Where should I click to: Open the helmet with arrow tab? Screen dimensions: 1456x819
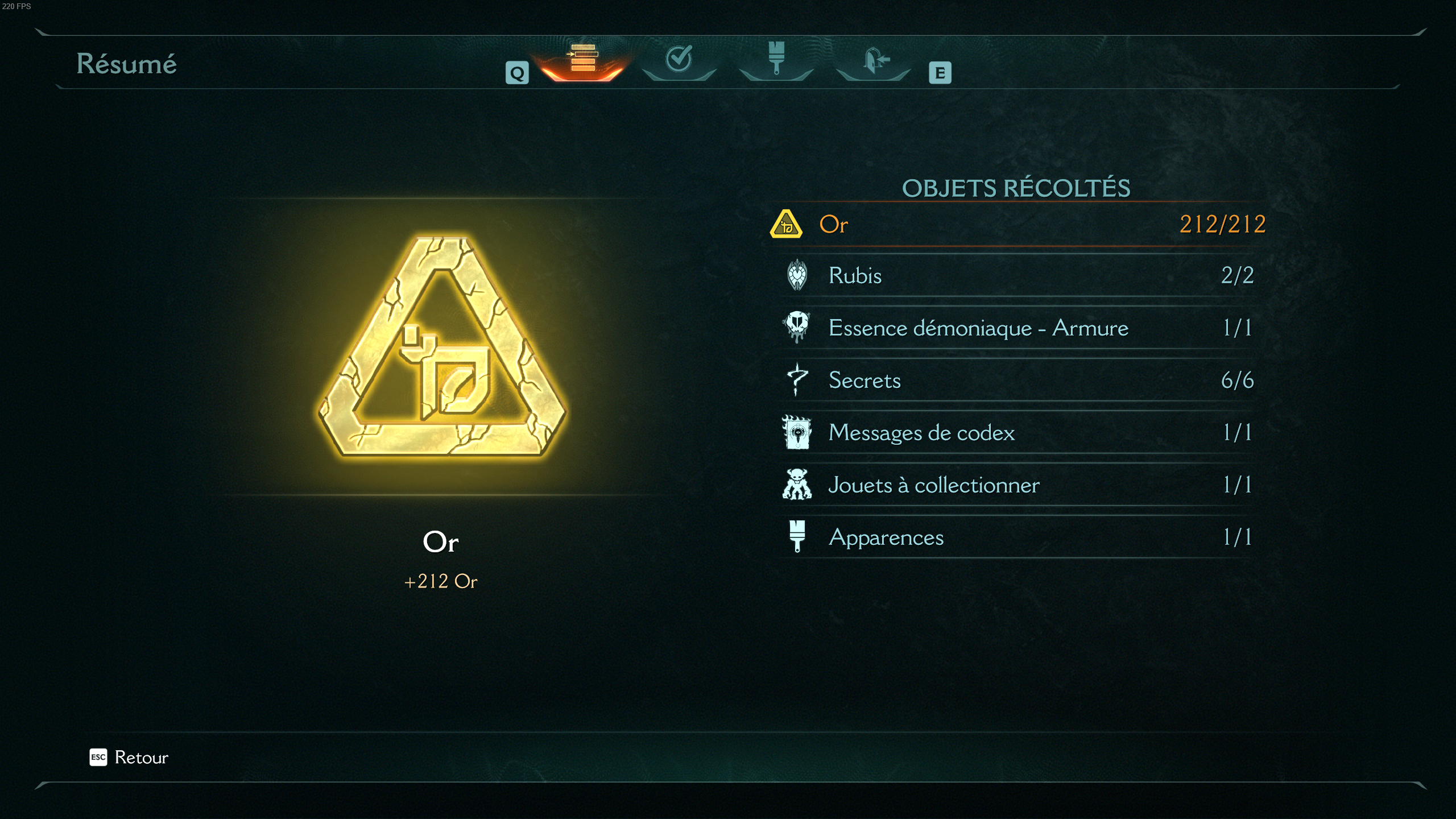point(874,59)
